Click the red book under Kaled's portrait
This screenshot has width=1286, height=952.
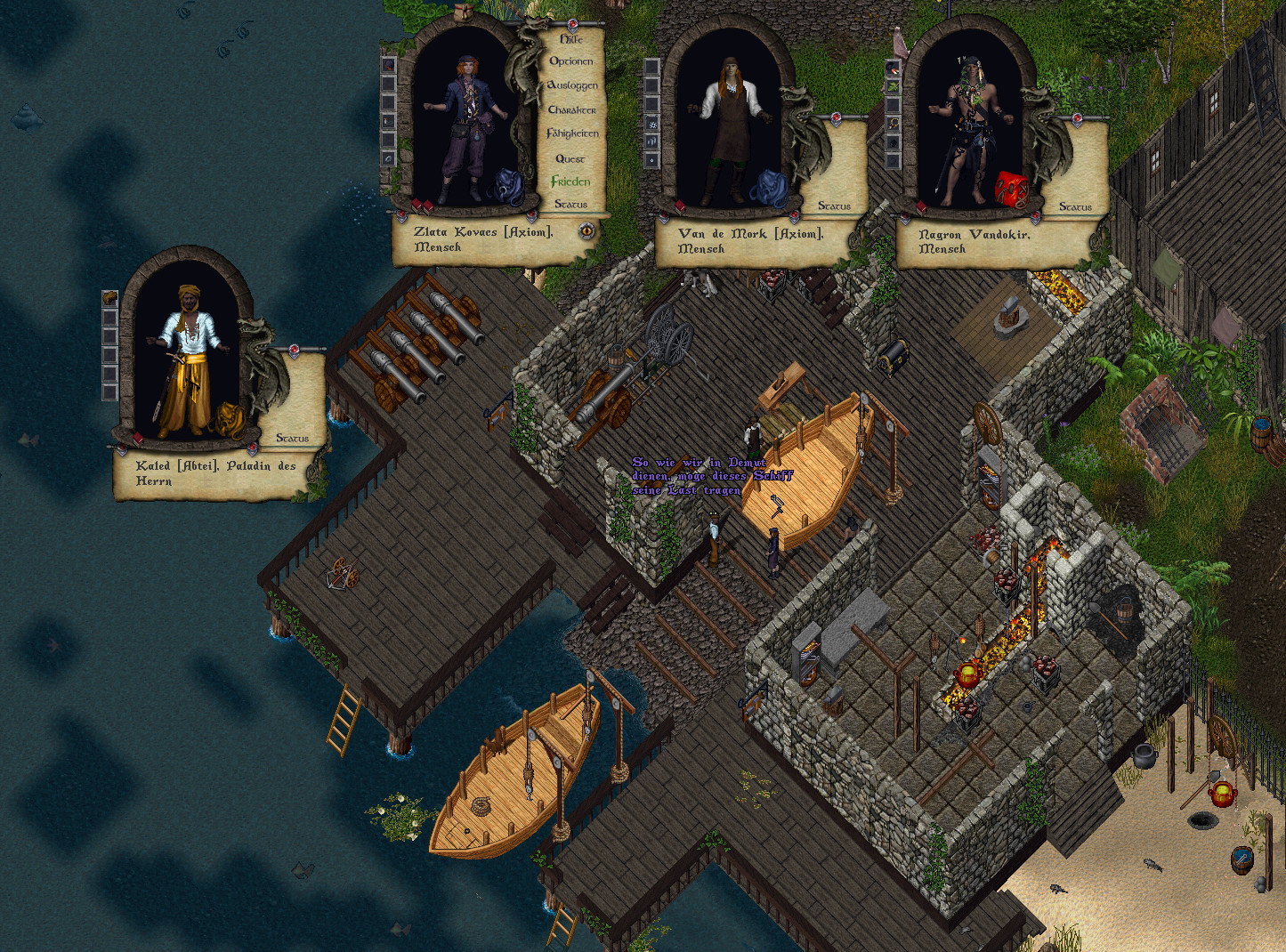tap(139, 439)
